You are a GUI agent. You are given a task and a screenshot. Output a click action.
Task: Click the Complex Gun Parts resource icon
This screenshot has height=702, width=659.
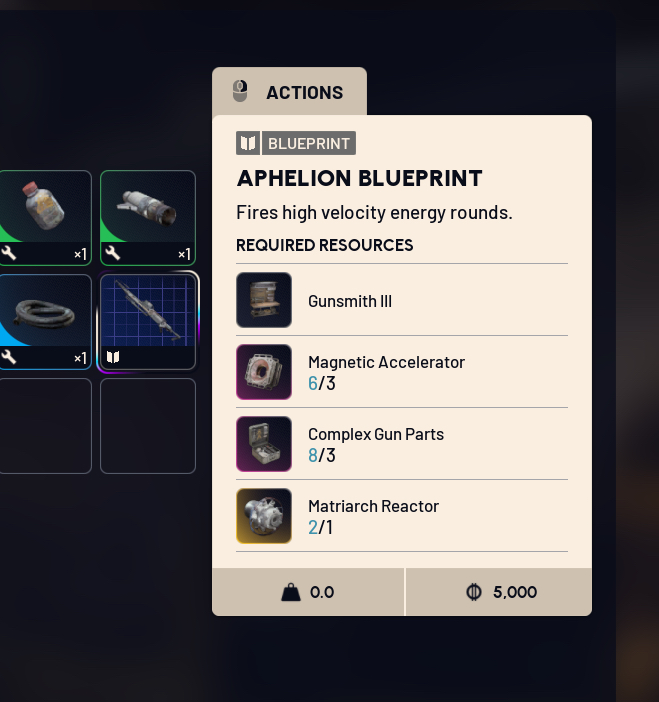[264, 444]
